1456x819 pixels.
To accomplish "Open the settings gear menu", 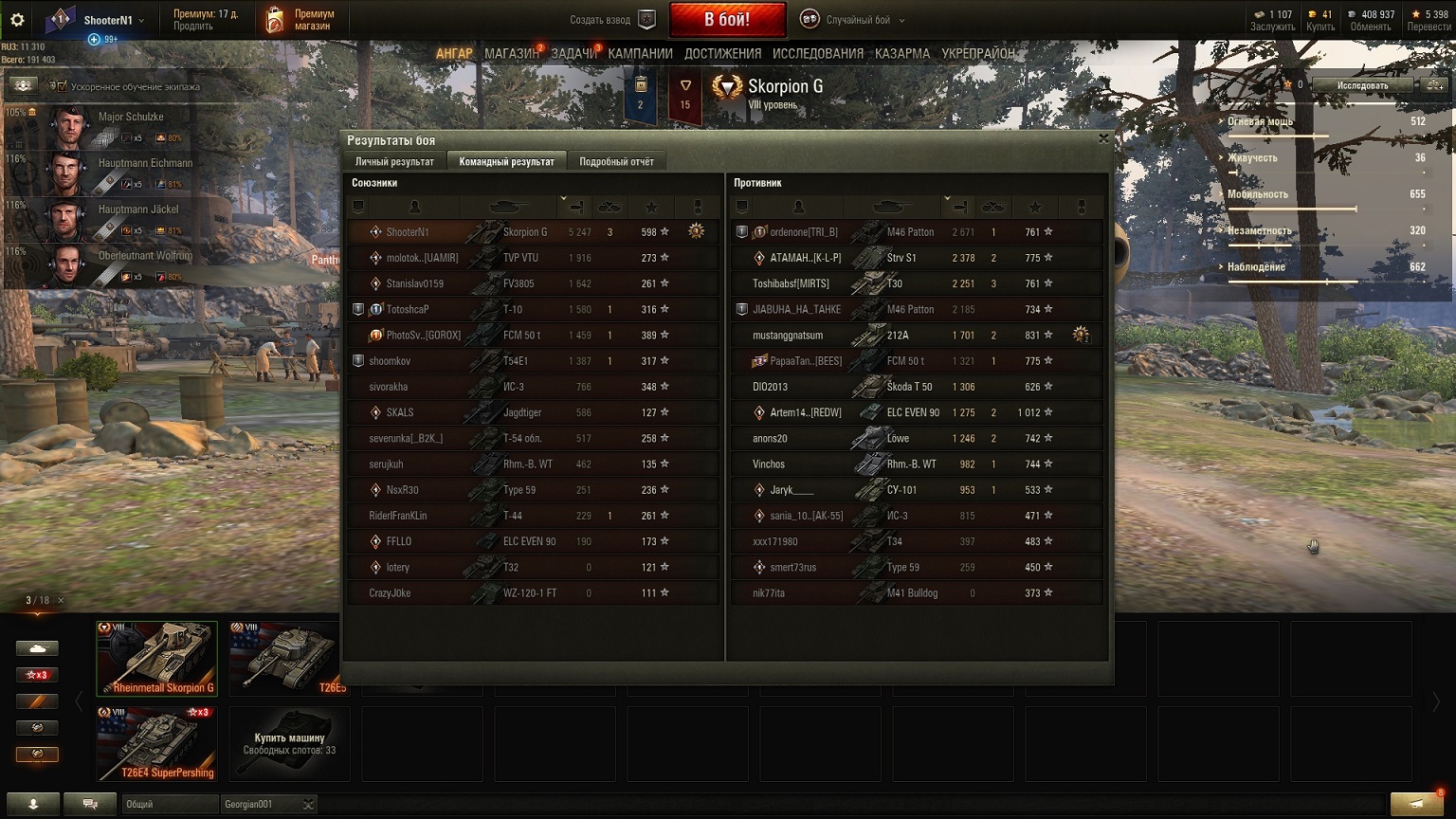I will (x=17, y=20).
